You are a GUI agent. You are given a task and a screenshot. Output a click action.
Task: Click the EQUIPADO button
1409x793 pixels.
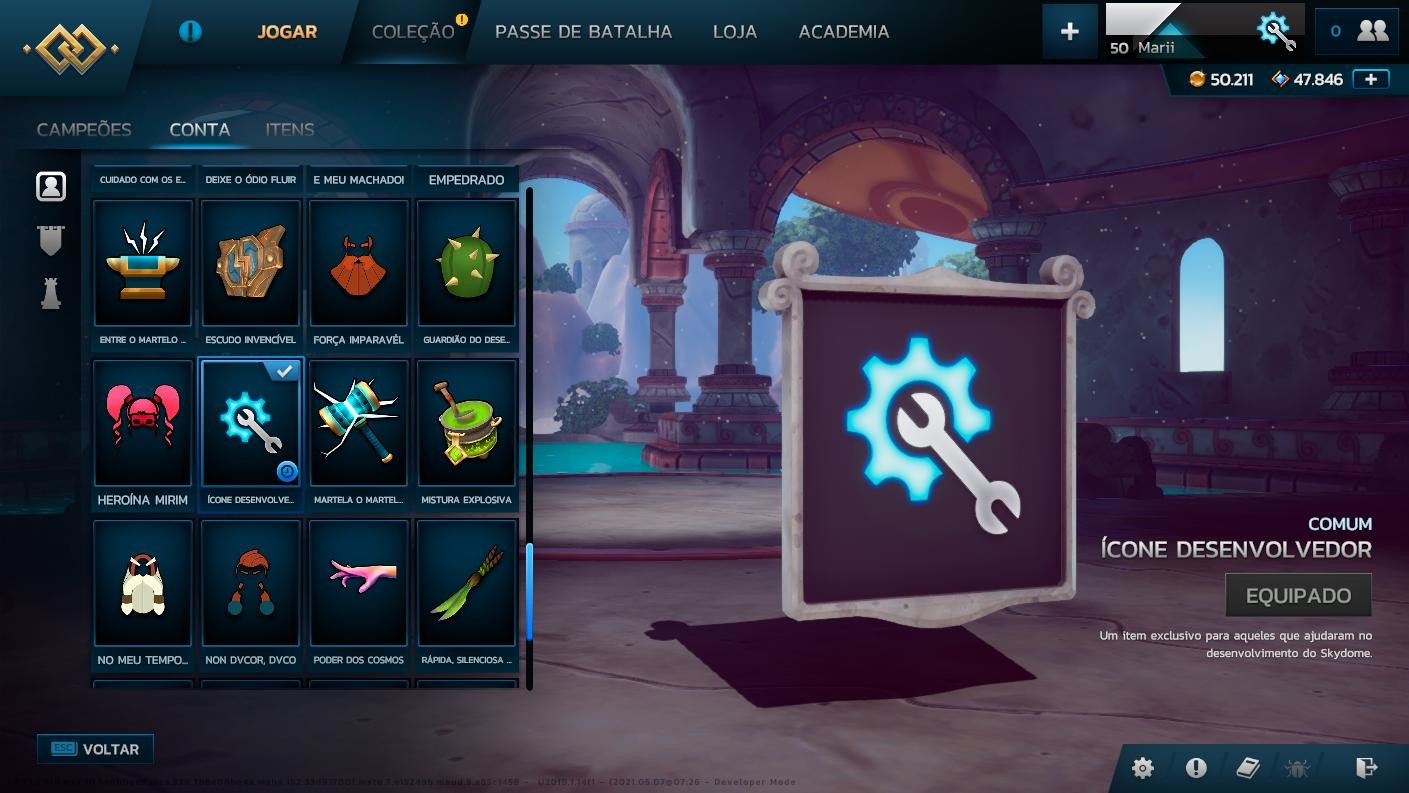(1297, 594)
